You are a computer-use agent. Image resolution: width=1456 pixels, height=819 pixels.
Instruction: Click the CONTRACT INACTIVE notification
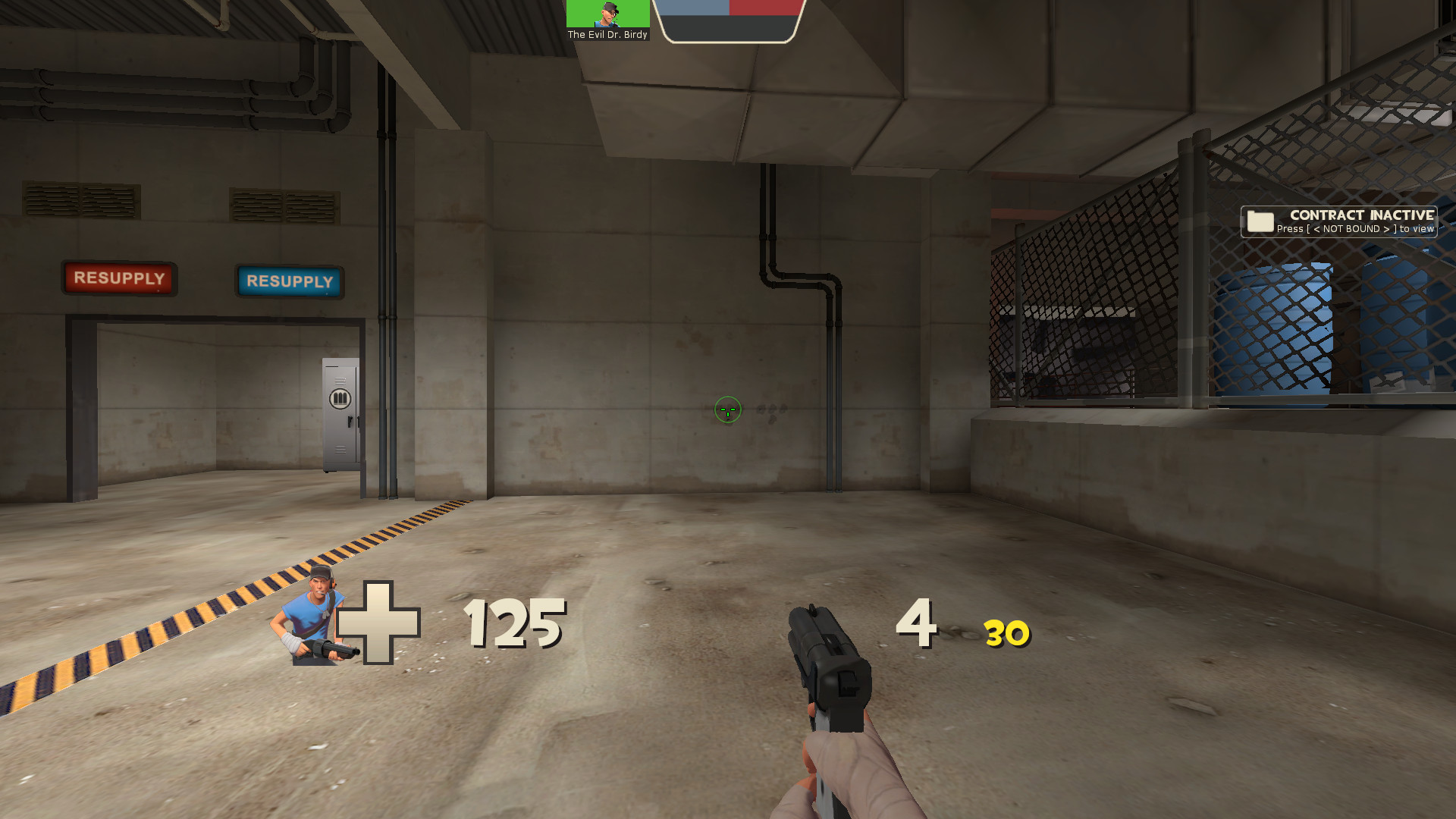[1361, 215]
